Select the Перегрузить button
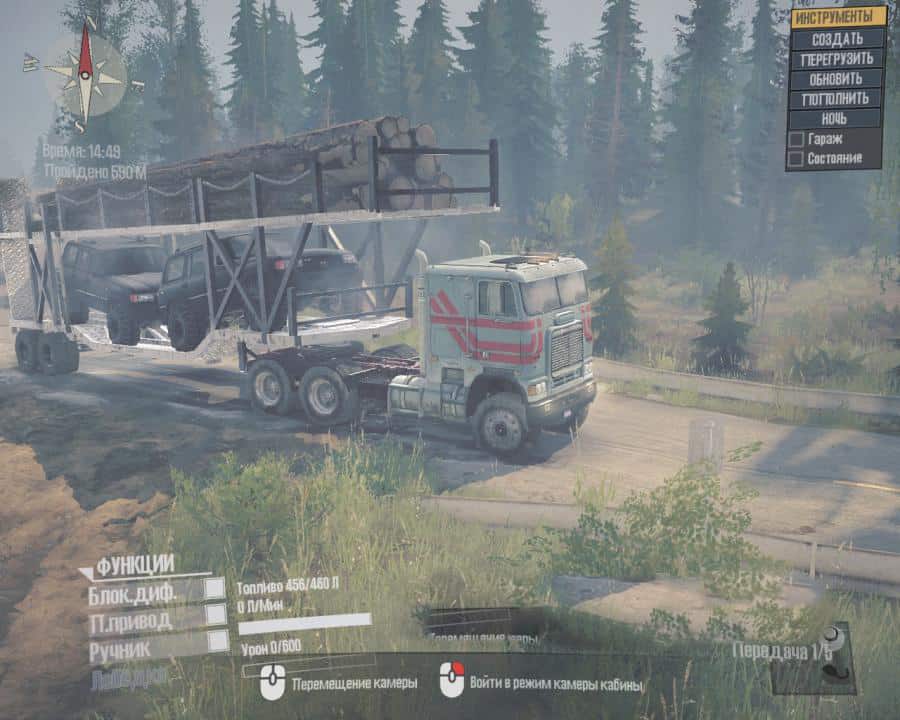 click(837, 58)
